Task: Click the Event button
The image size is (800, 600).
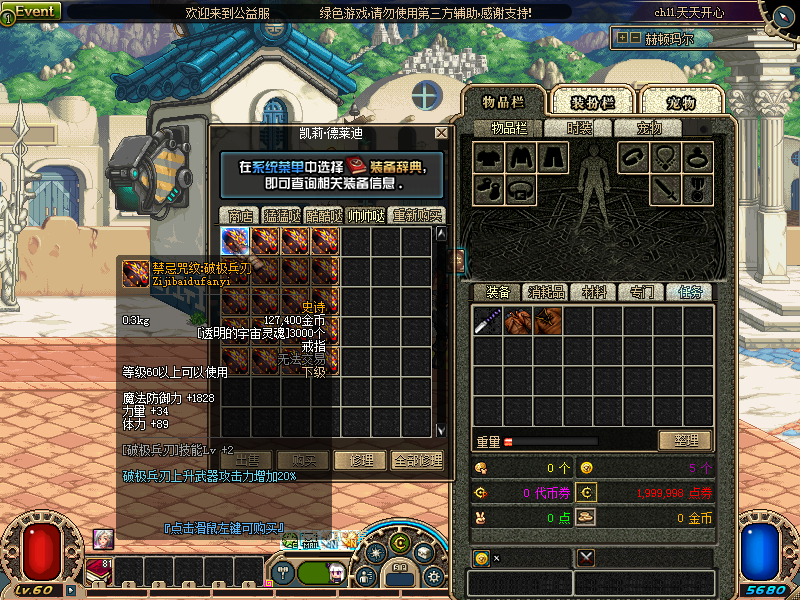Action: click(33, 11)
